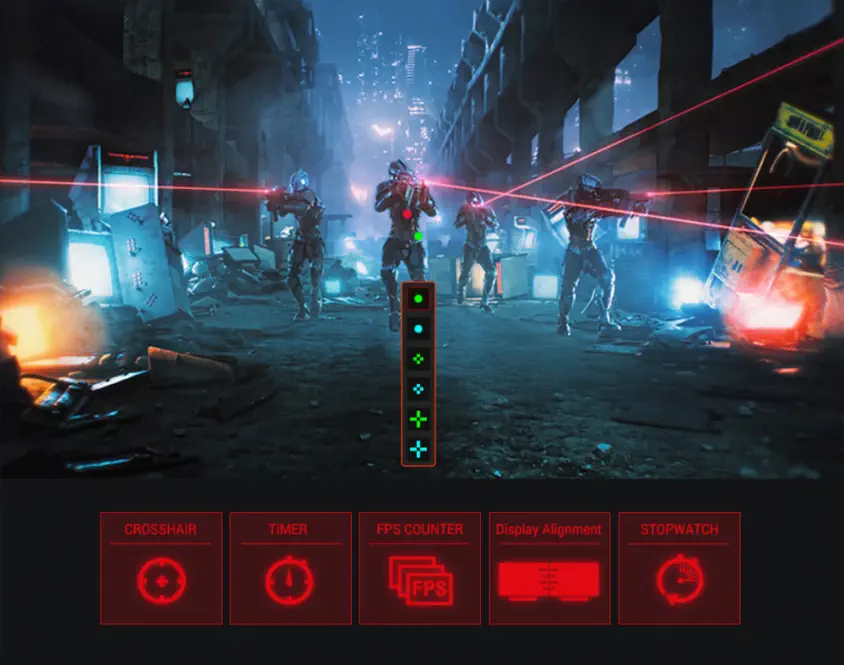Choose the green plus-shaped crosshair
The width and height of the screenshot is (844, 665).
418,419
